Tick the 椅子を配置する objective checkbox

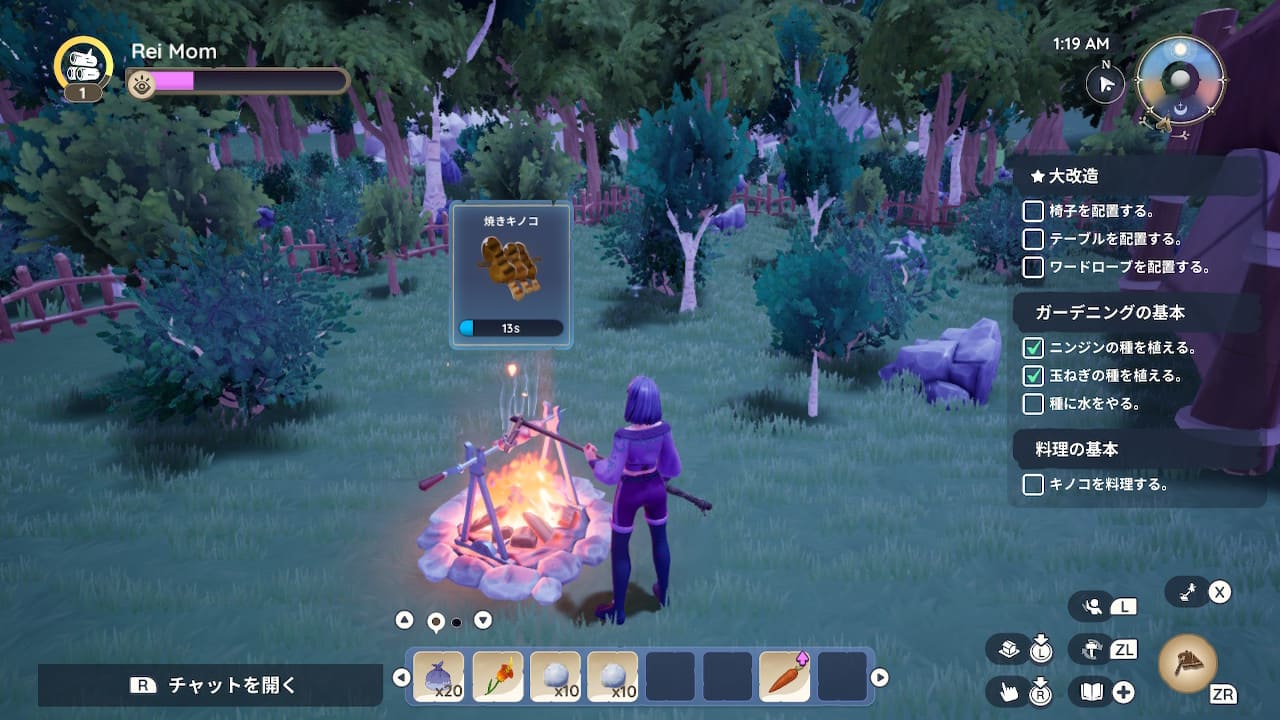coord(1033,211)
